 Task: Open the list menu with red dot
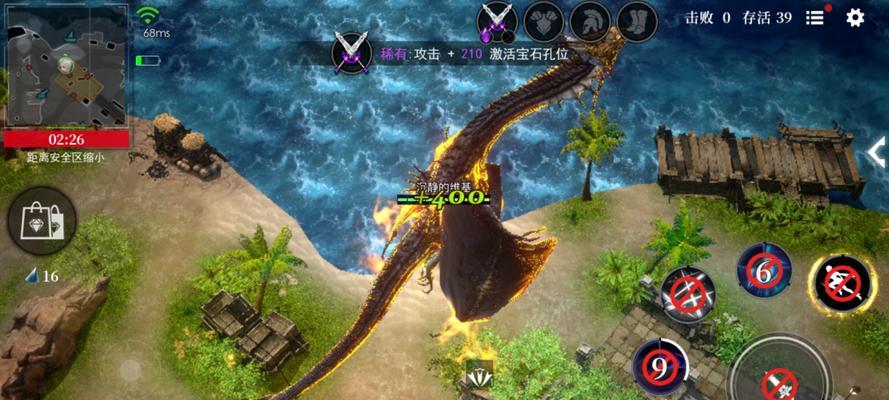[816, 17]
